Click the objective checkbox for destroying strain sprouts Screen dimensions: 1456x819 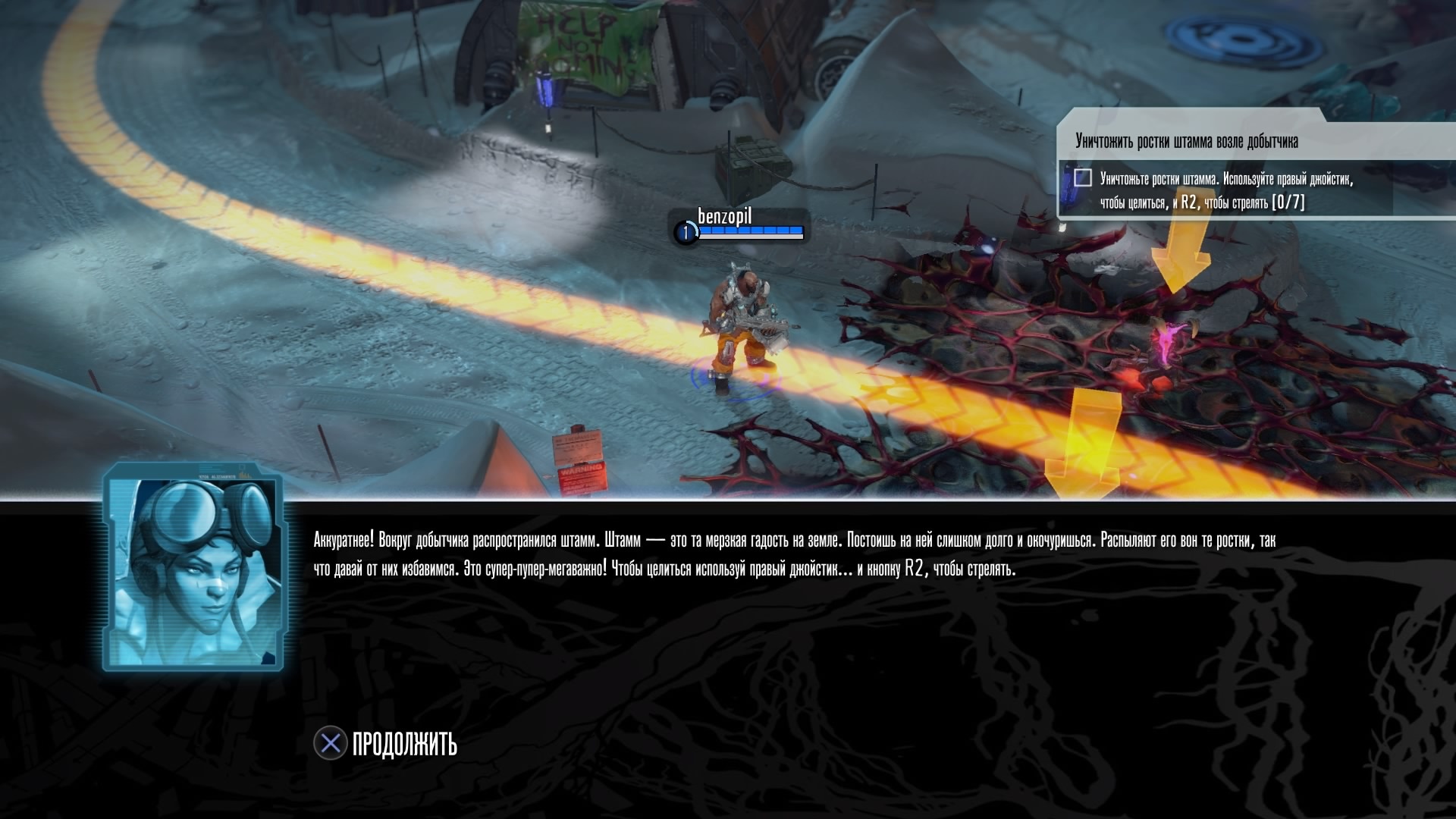click(x=1082, y=178)
